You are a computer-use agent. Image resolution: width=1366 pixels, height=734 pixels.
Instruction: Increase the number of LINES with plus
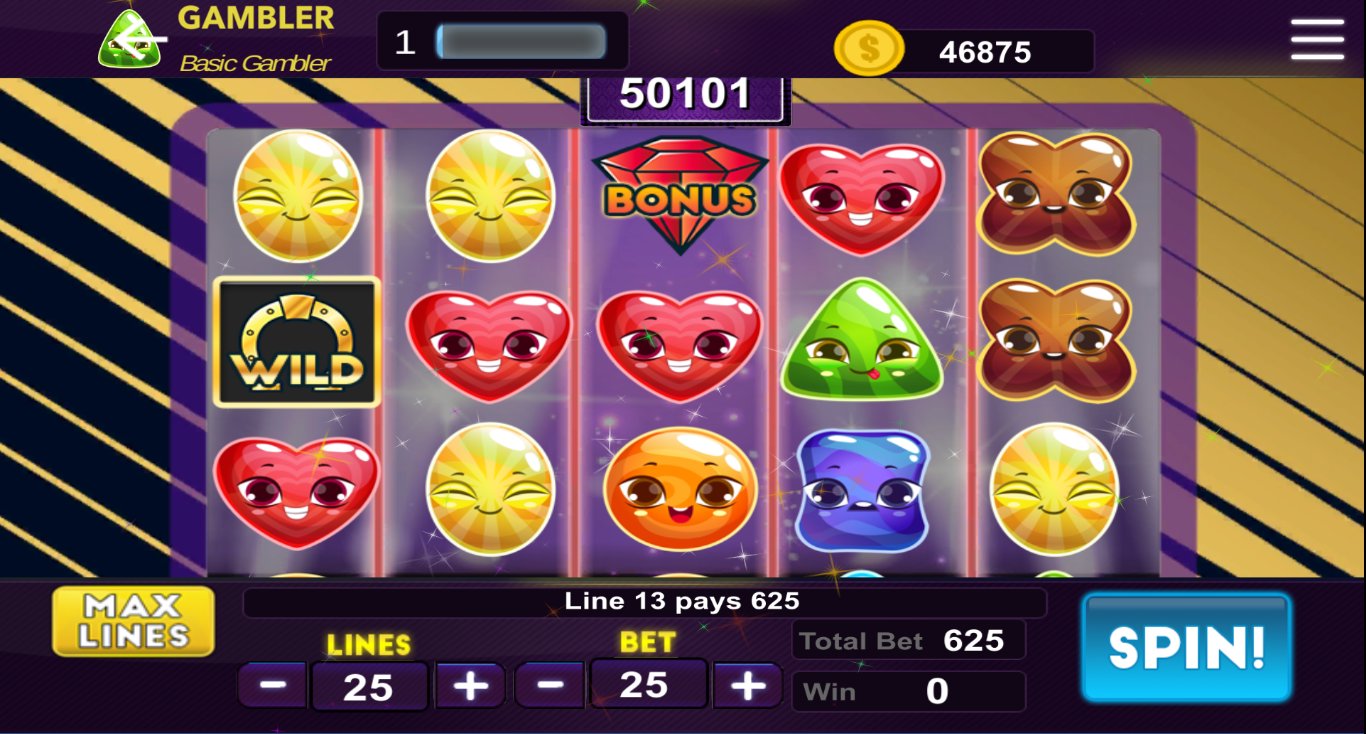click(469, 685)
